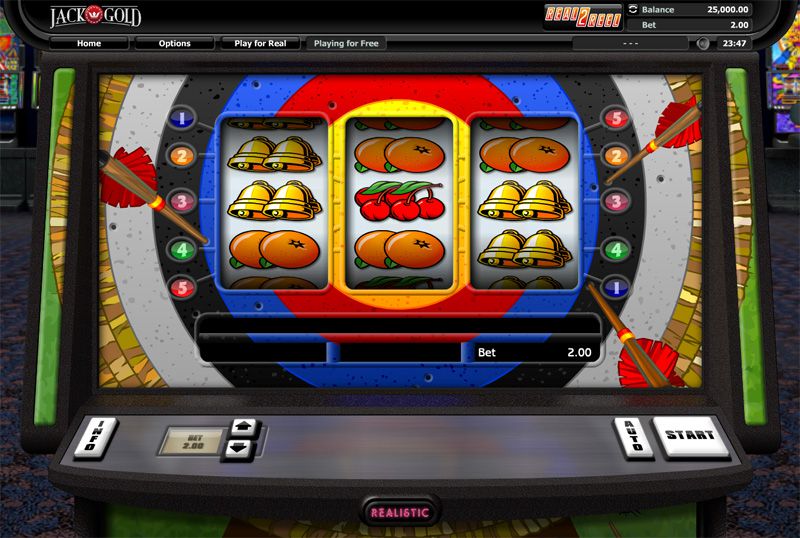Click the Realistic logo badge
This screenshot has height=538, width=800.
[400, 512]
